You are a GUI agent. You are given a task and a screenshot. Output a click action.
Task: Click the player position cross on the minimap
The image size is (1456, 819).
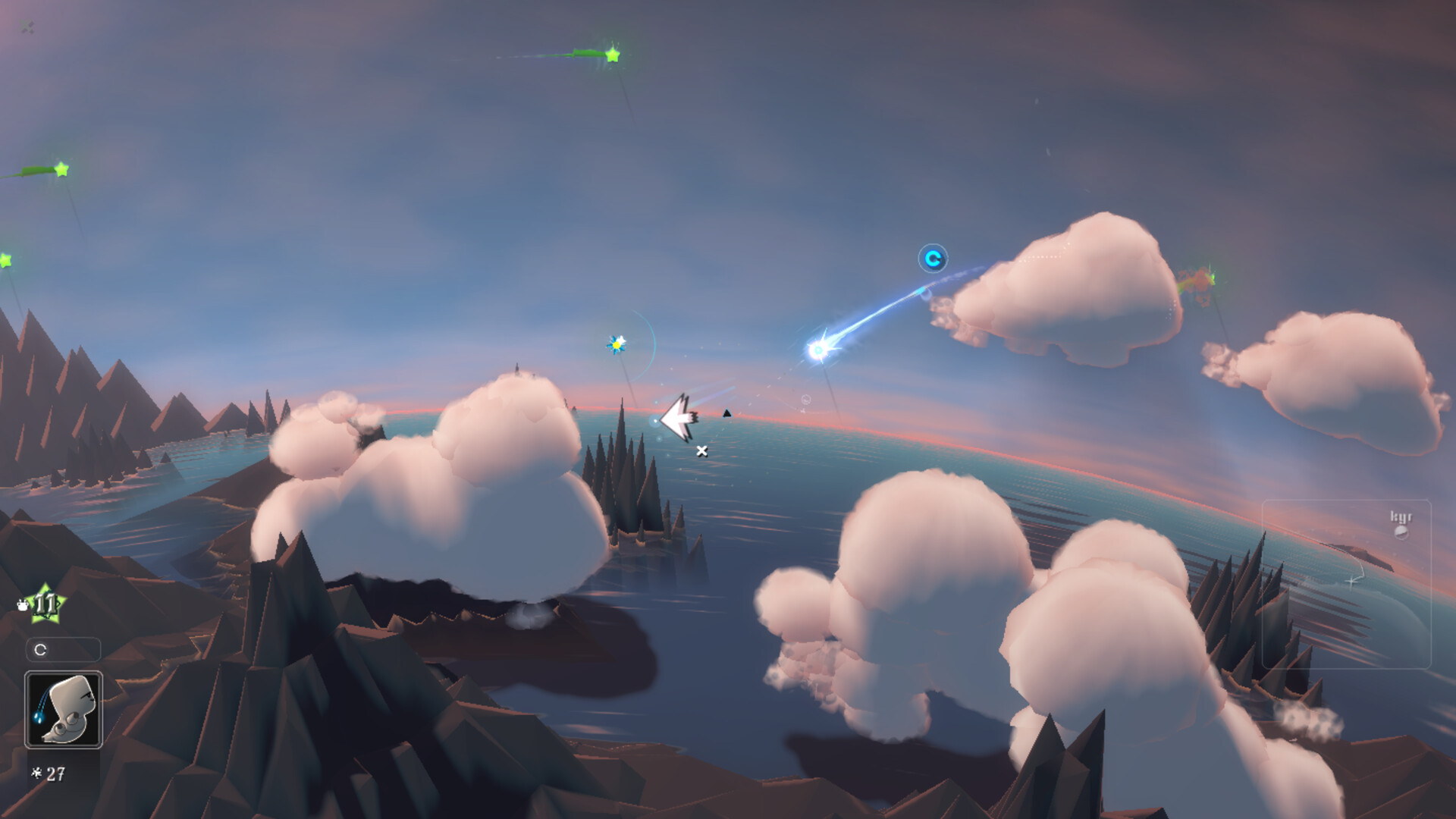pos(1351,581)
